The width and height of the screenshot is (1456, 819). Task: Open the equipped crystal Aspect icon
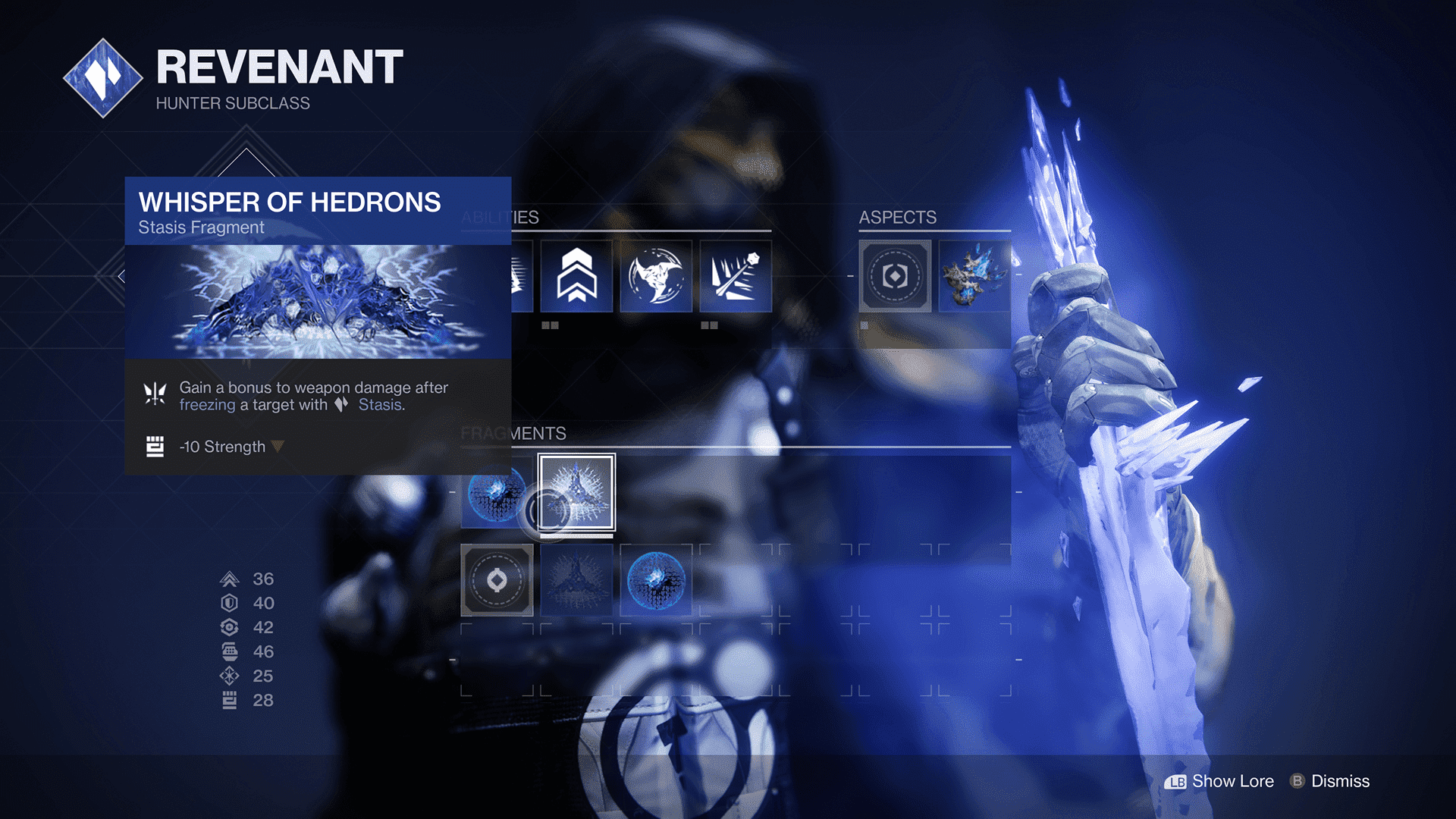pyautogui.click(x=974, y=276)
